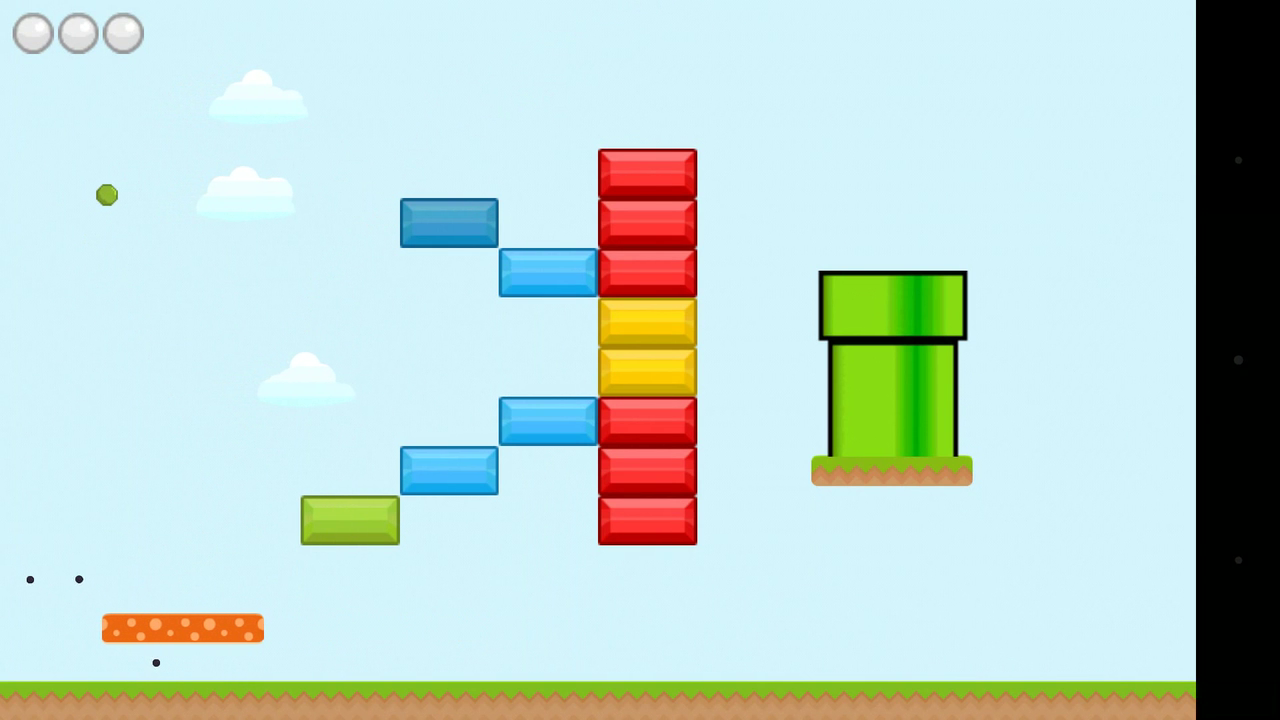Screen dimensions: 1280x720
Task: Click the orange spotted platform
Action: point(182,627)
